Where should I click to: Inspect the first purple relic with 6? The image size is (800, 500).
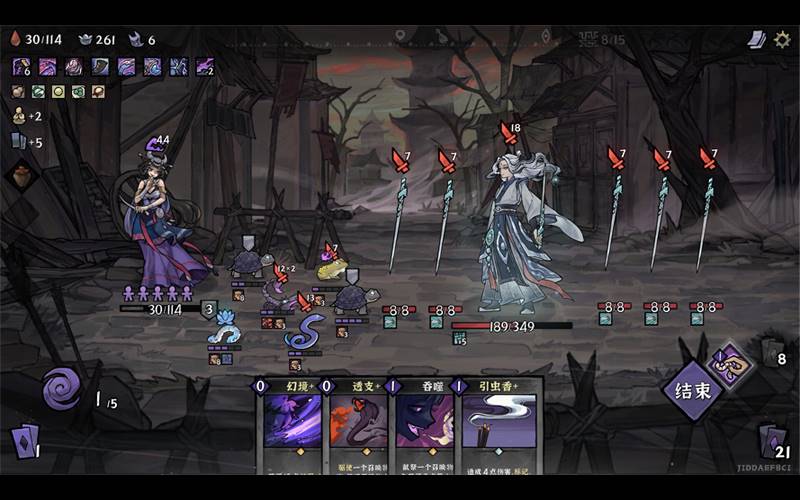tap(21, 67)
